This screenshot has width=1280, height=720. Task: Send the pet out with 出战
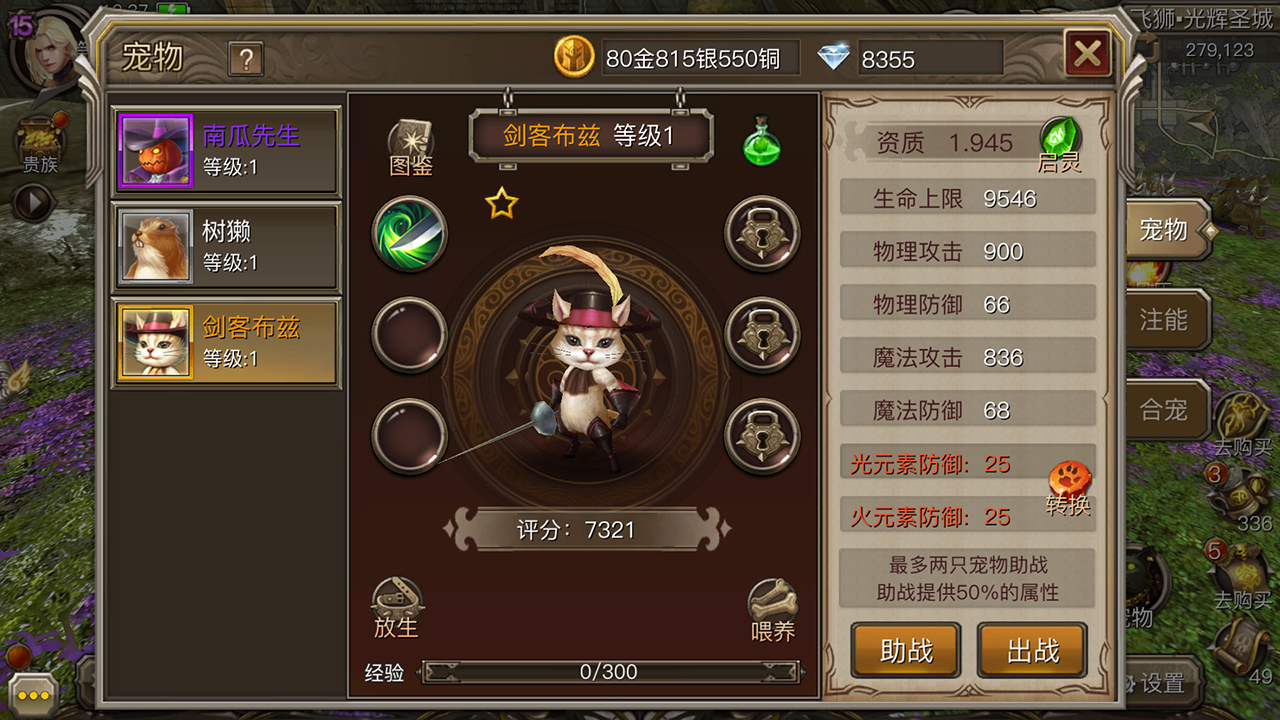tap(1032, 651)
